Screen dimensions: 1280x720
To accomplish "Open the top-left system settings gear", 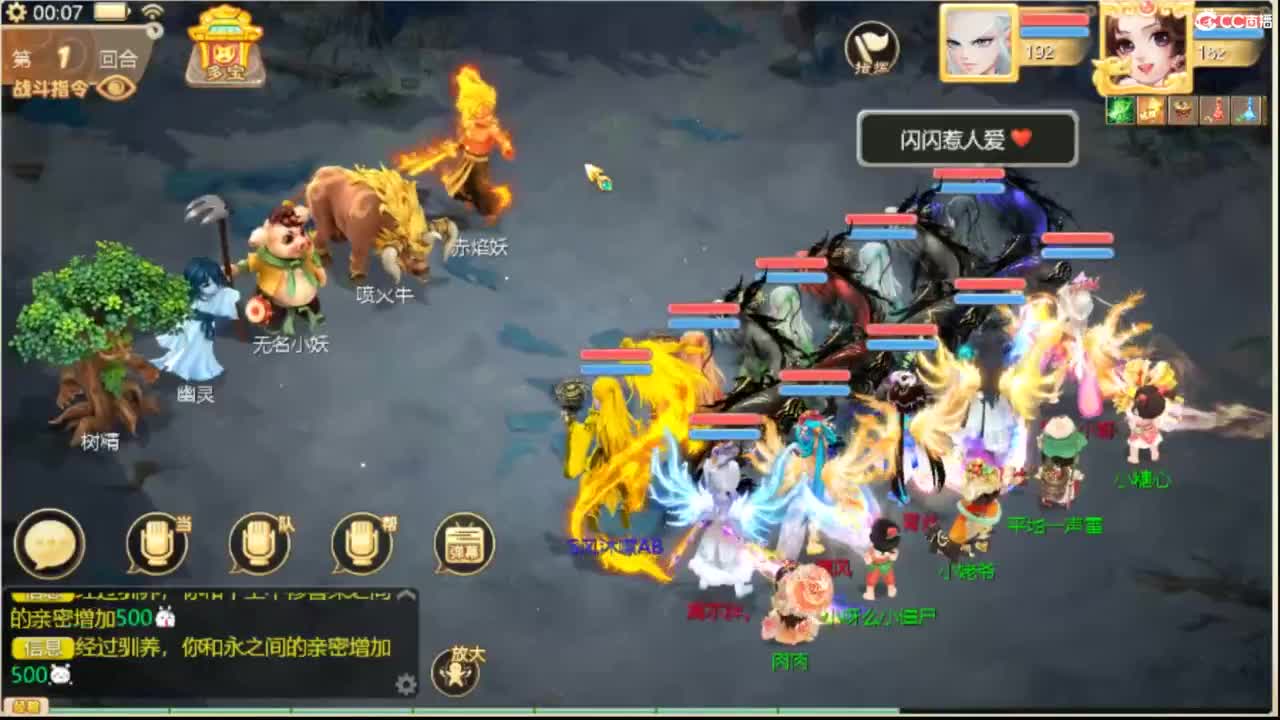I will tap(14, 12).
